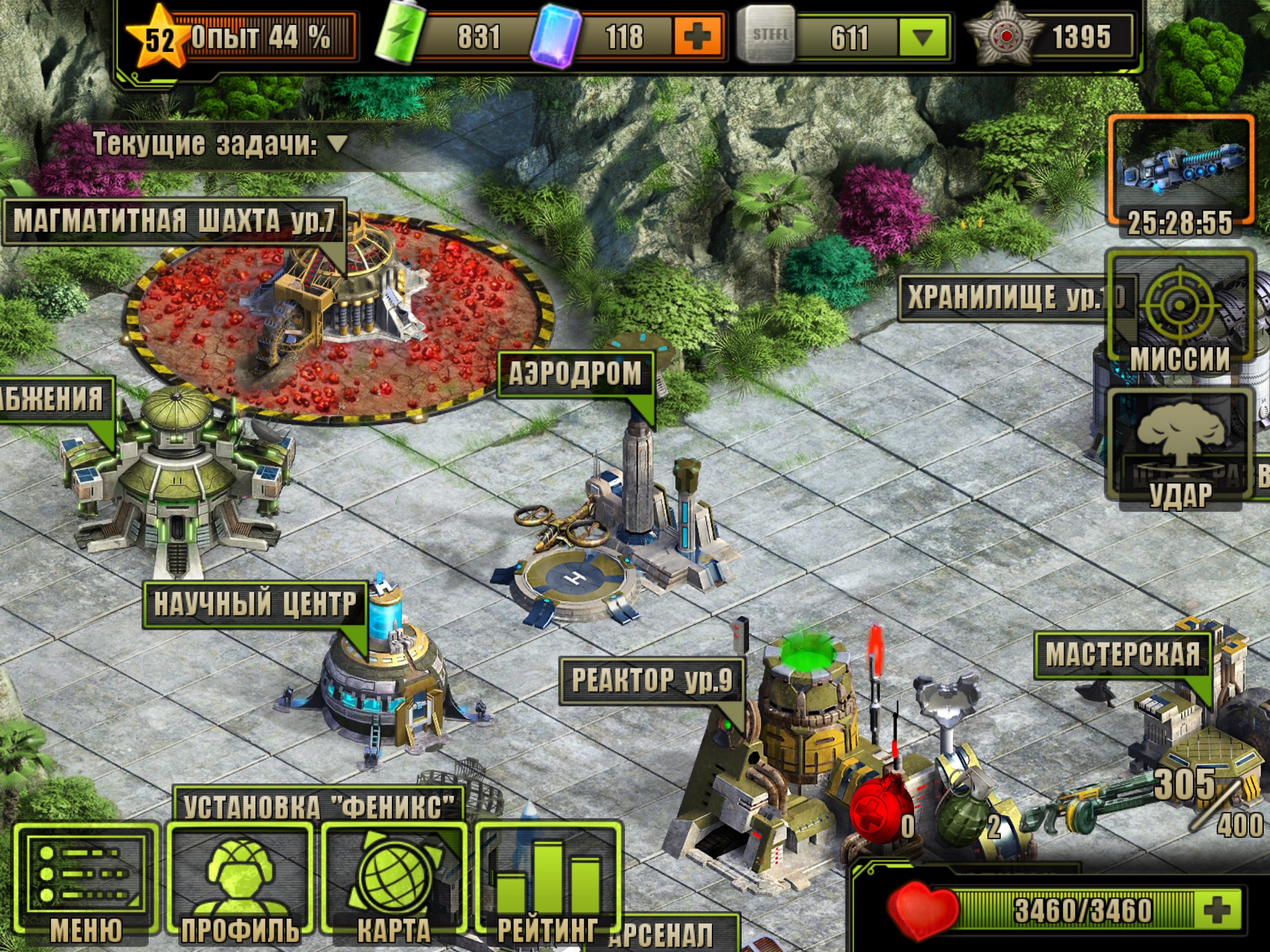Add crystals with the orange plus button
1270x952 pixels.
coord(697,37)
